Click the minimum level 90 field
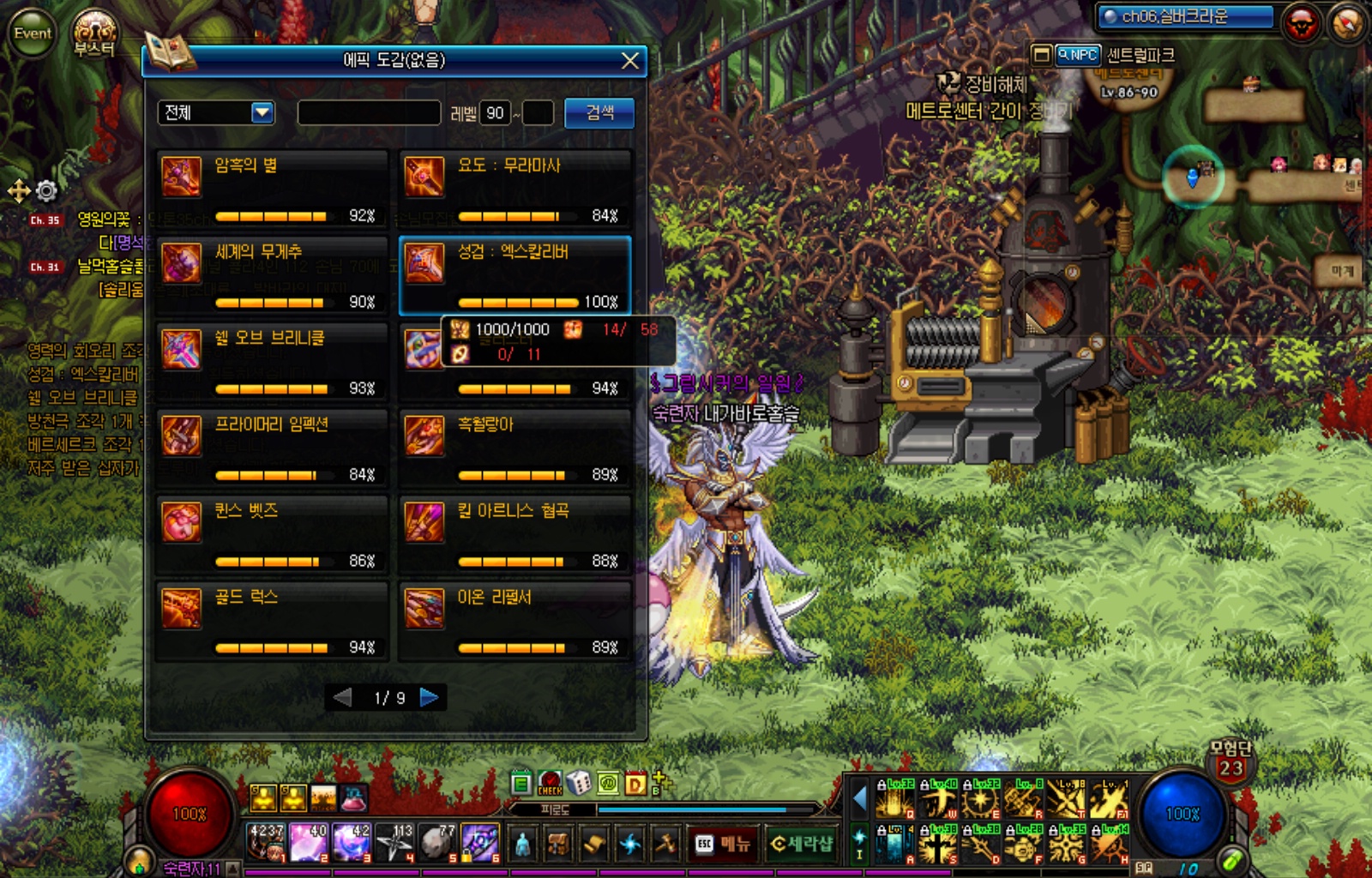Screen dimensions: 1372x878 pyautogui.click(x=495, y=112)
